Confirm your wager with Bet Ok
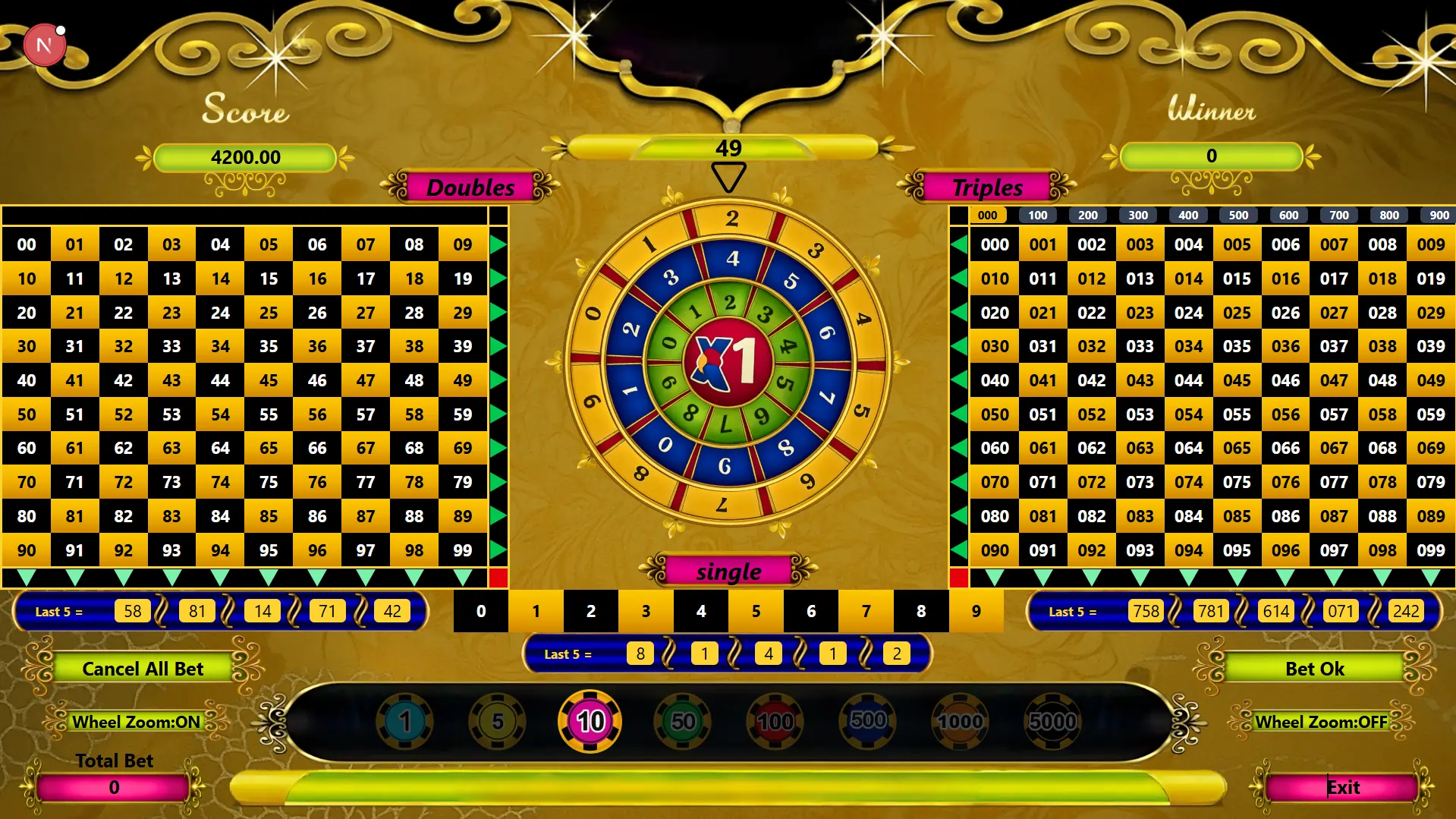 1315,668
